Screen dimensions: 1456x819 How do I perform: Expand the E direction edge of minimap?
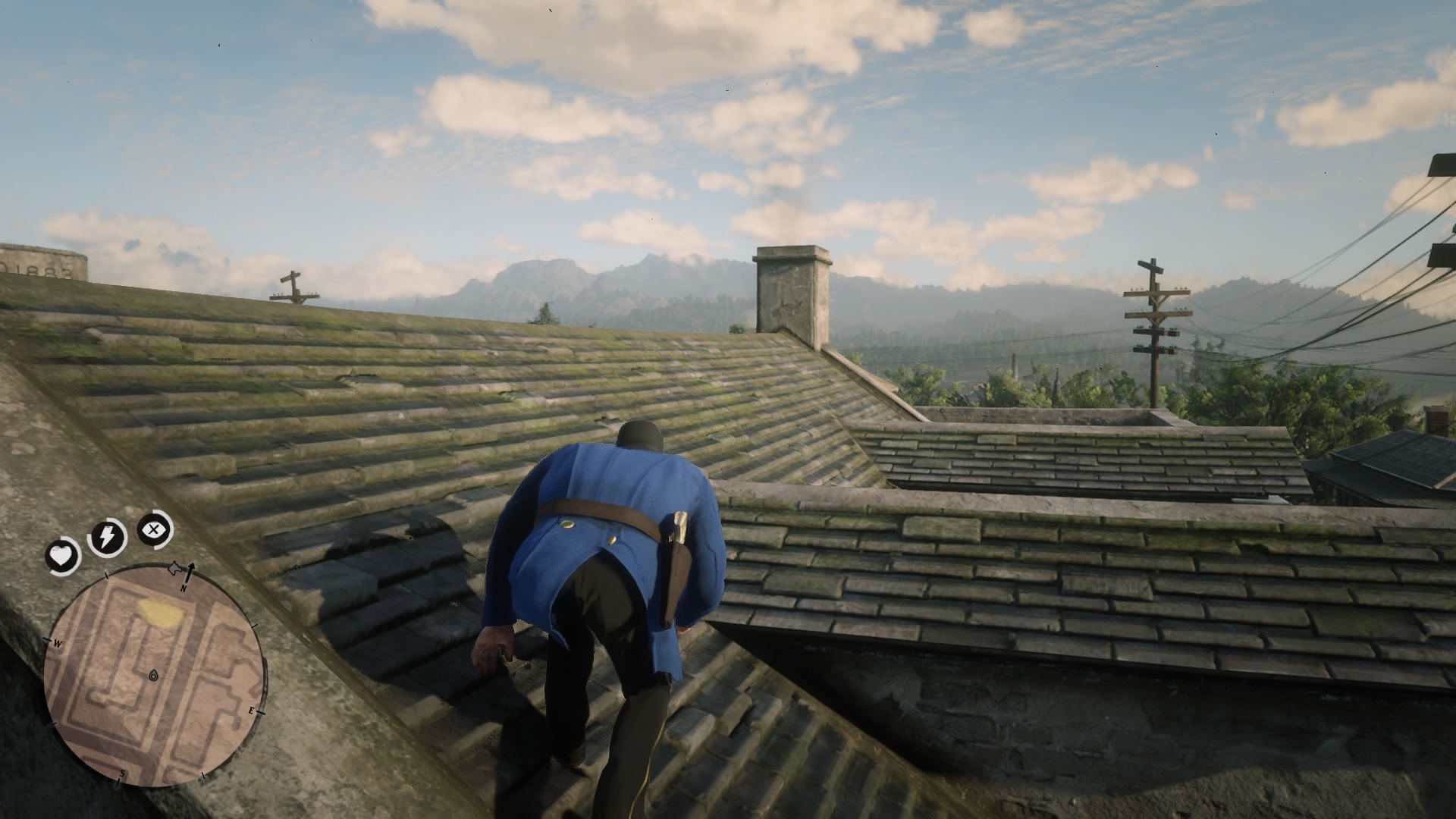253,711
